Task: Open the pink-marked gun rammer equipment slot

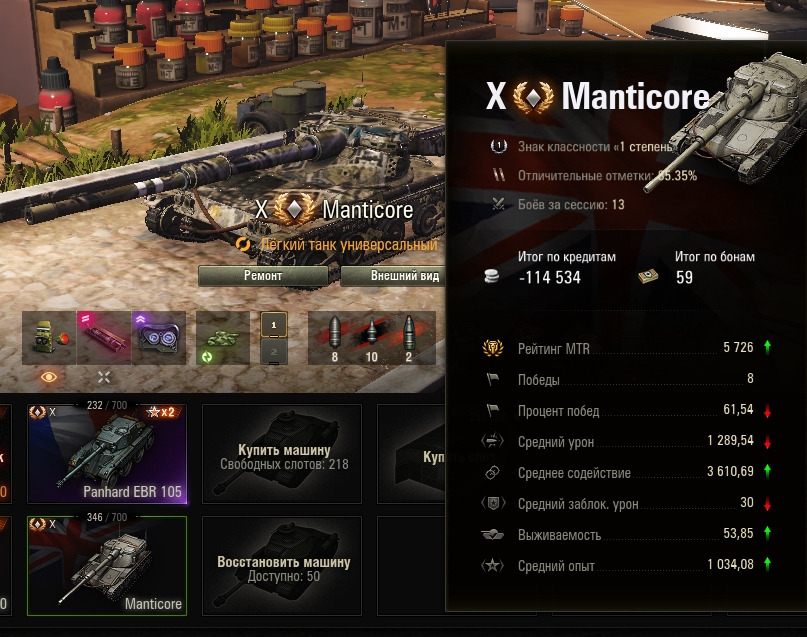Action: 104,338
